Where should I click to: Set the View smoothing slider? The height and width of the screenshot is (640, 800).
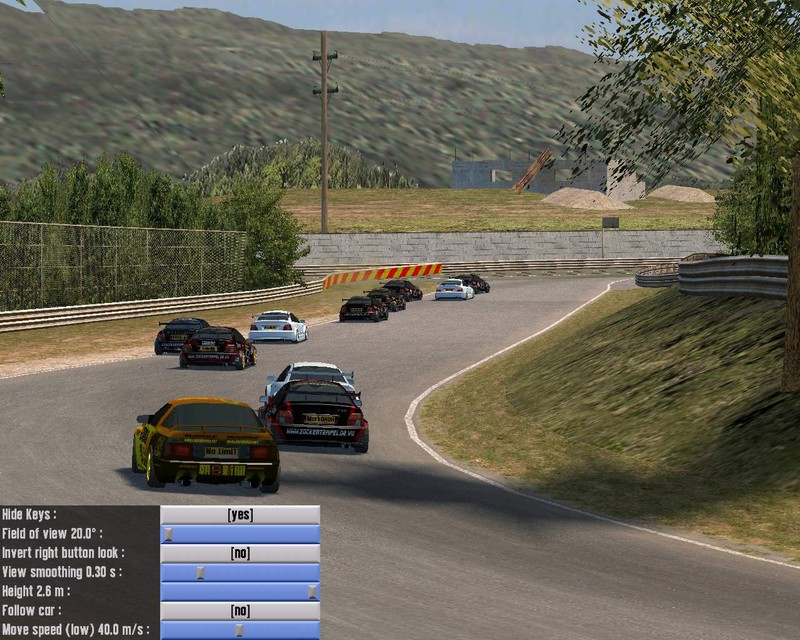pyautogui.click(x=200, y=572)
